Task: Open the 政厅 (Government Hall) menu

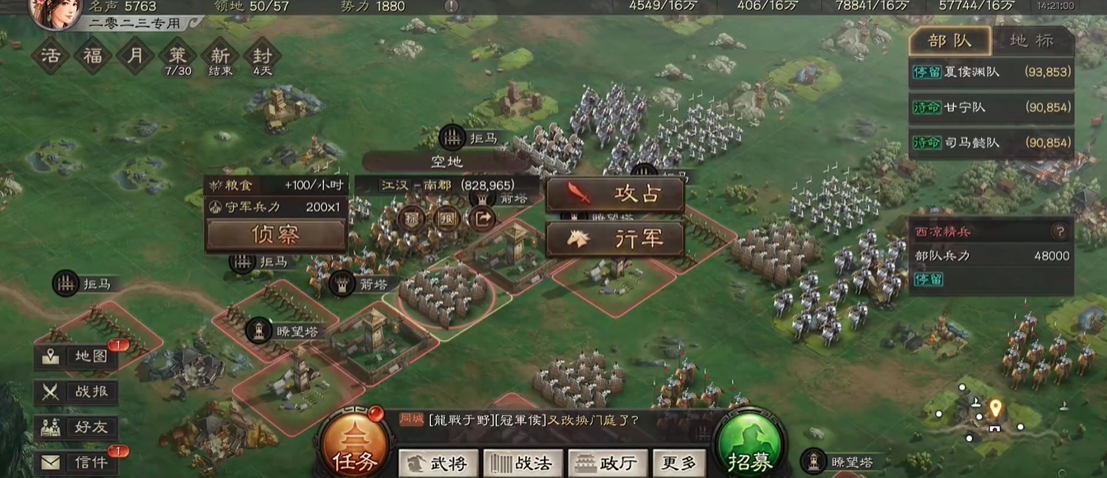Action: 606,462
